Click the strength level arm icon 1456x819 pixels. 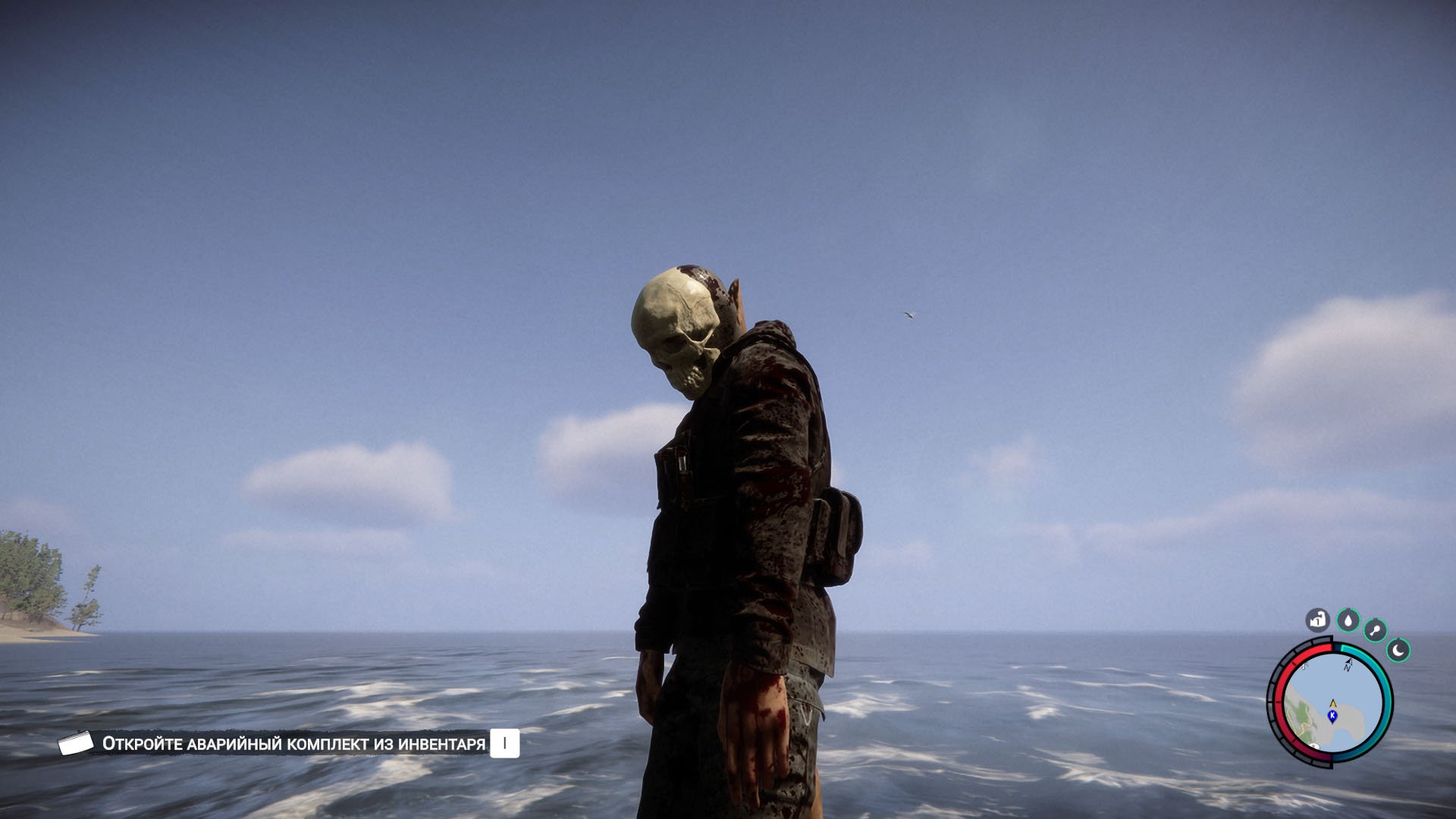[x=1318, y=620]
